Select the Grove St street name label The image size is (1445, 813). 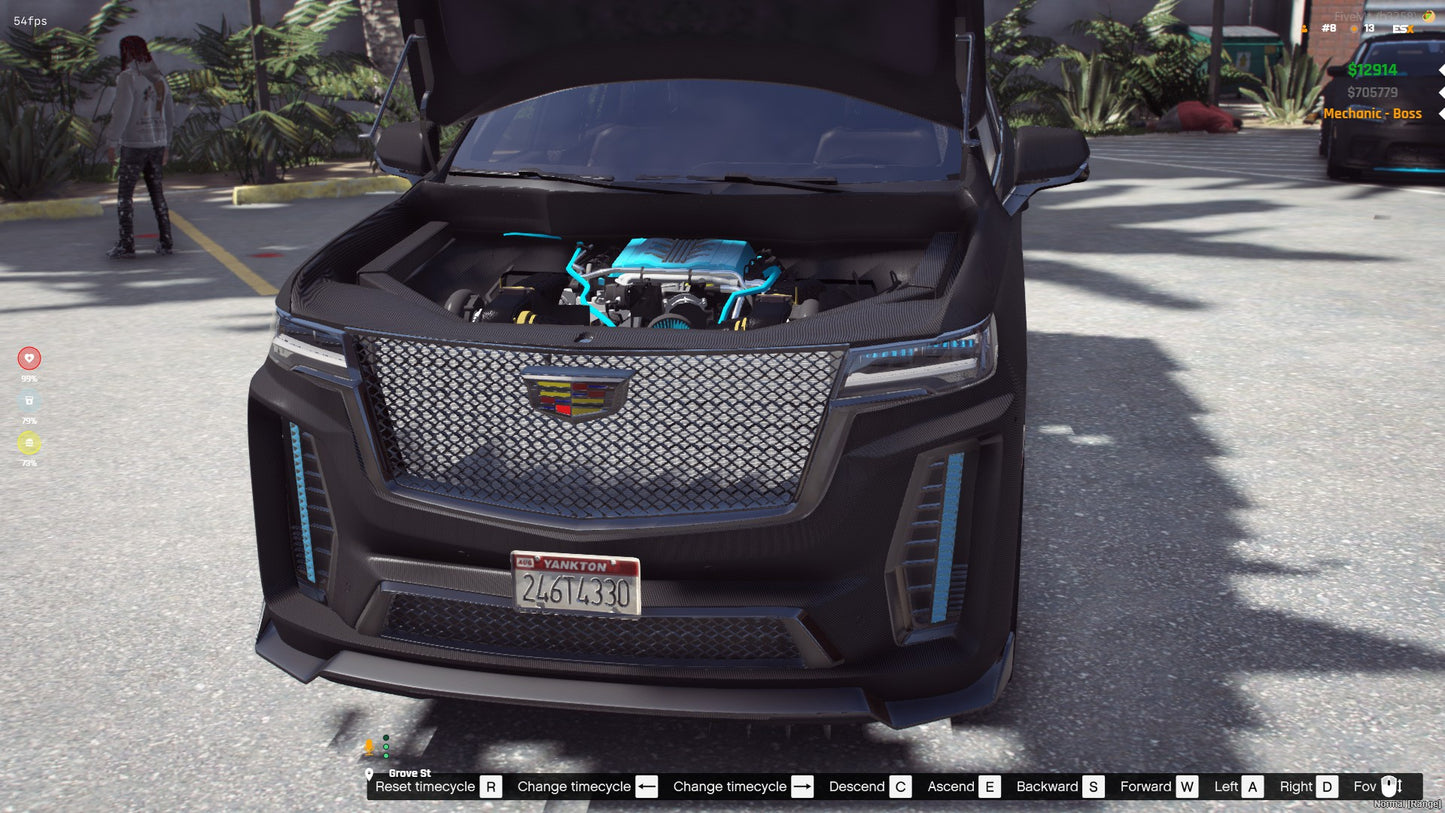point(410,772)
